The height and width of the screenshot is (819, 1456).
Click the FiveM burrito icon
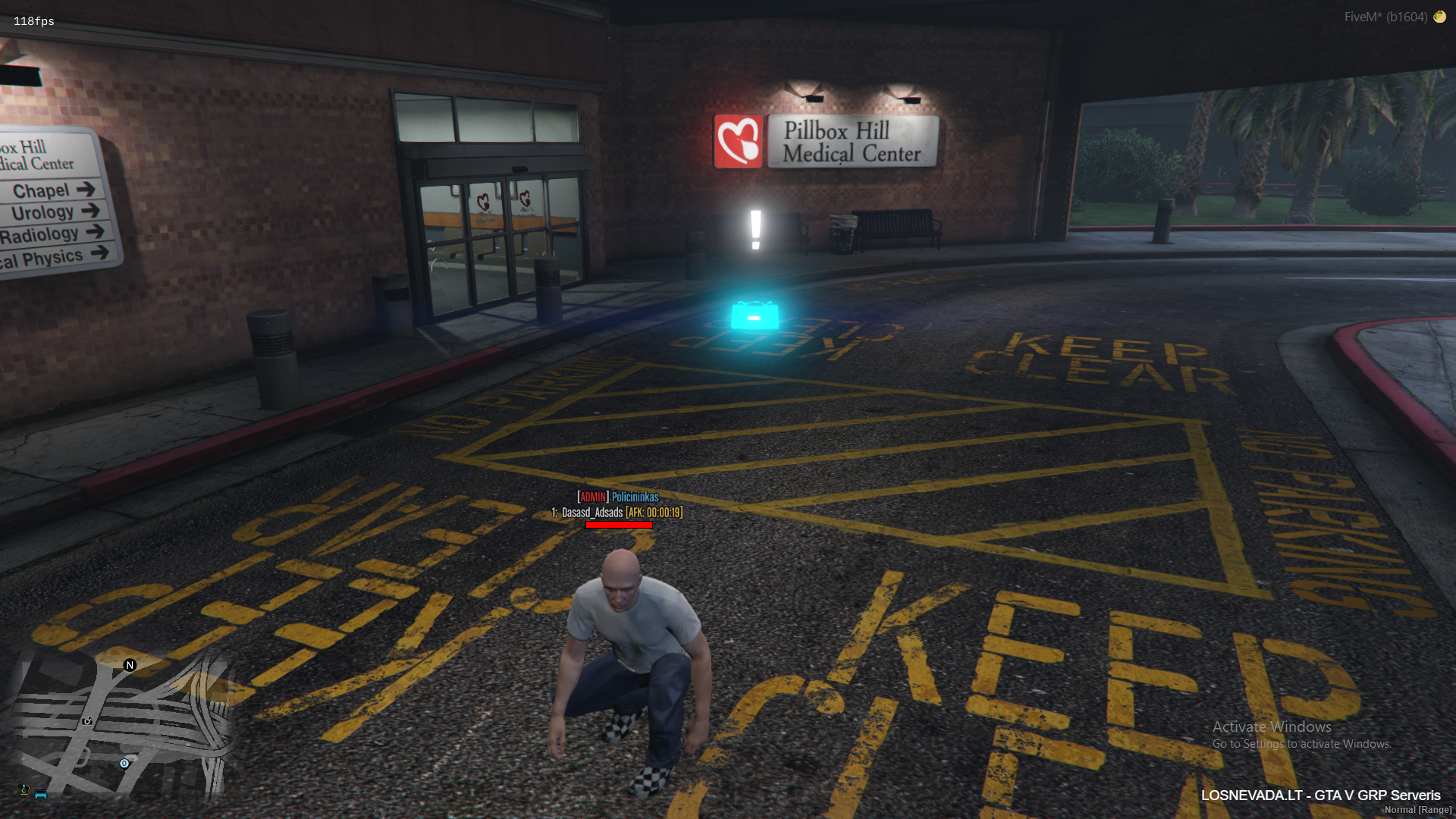click(x=1439, y=17)
